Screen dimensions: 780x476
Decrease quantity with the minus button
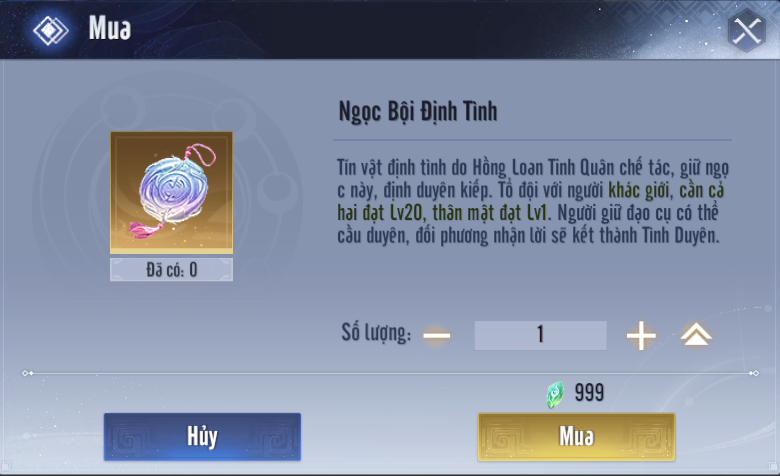pyautogui.click(x=437, y=335)
